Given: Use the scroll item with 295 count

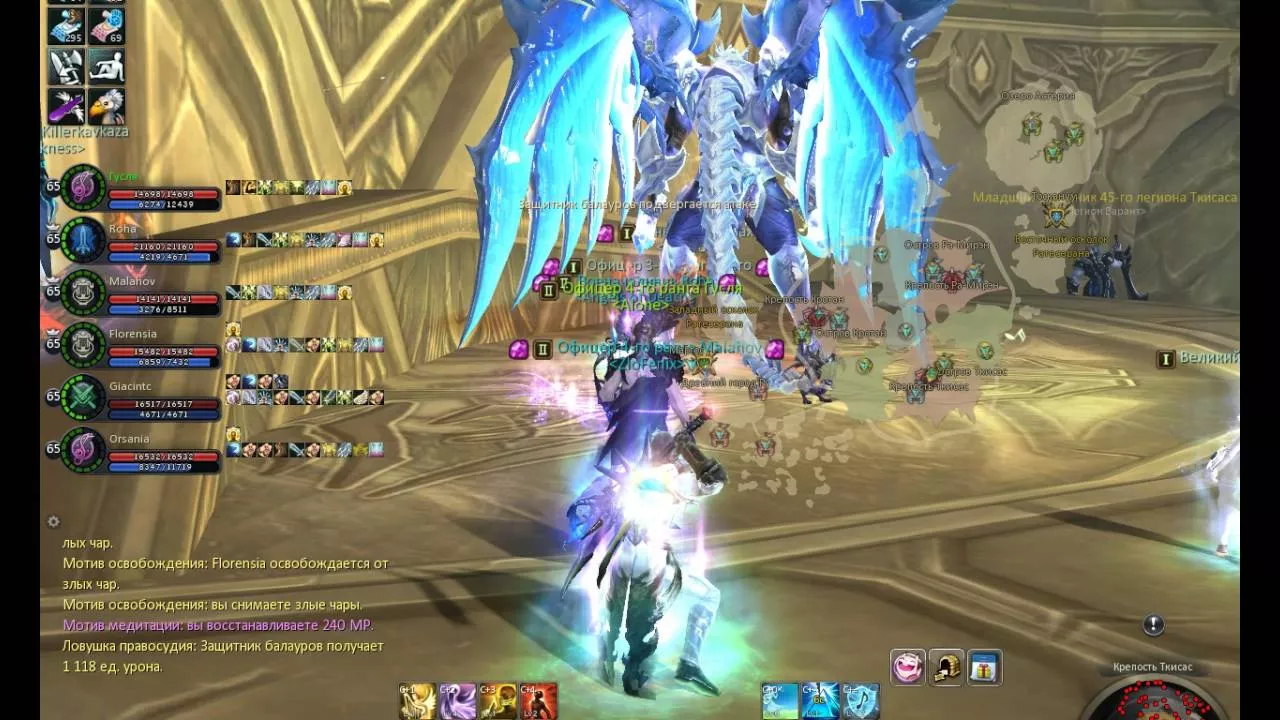Looking at the screenshot, I should tap(68, 28).
